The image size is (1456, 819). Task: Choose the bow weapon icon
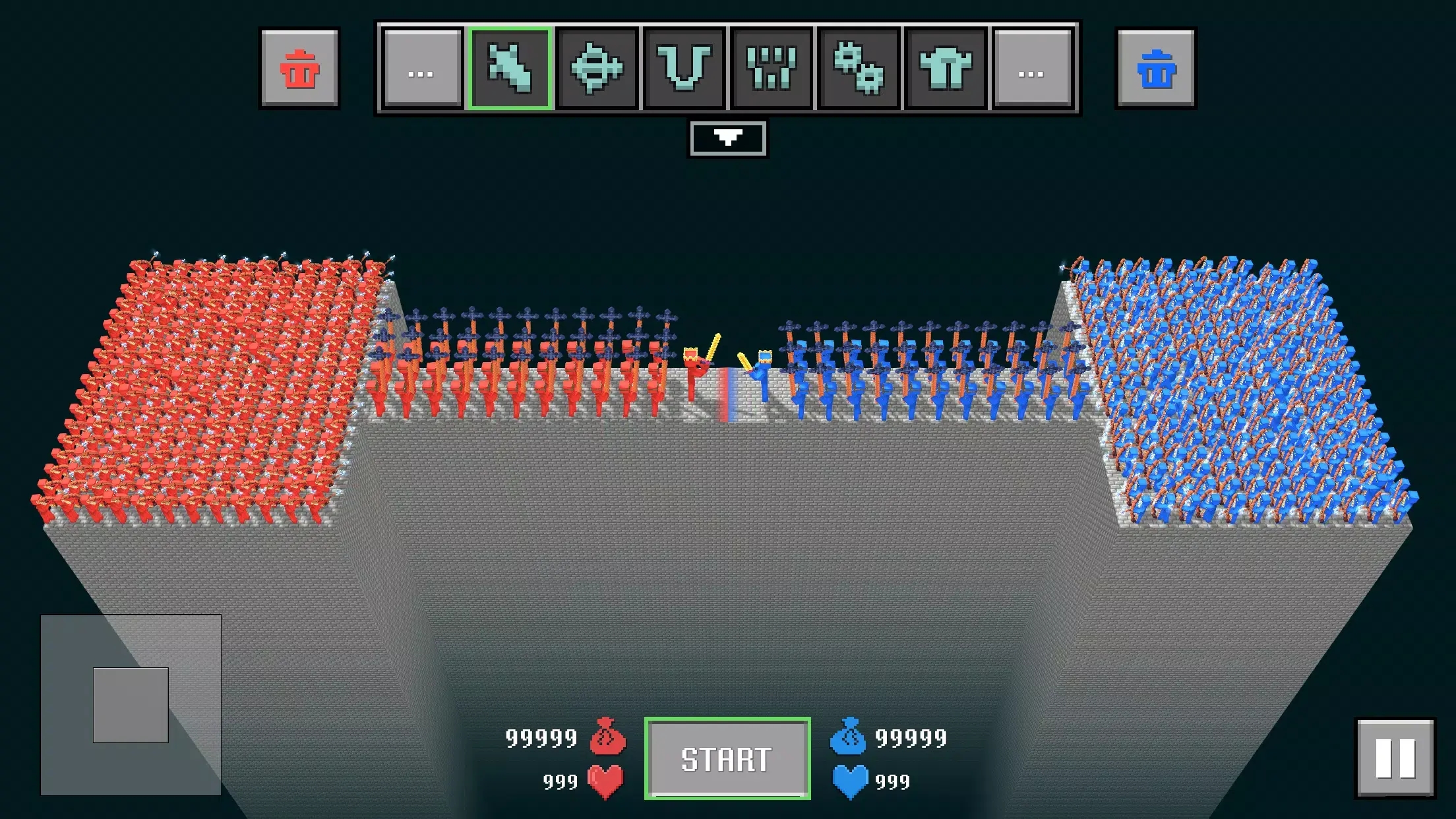(x=686, y=69)
